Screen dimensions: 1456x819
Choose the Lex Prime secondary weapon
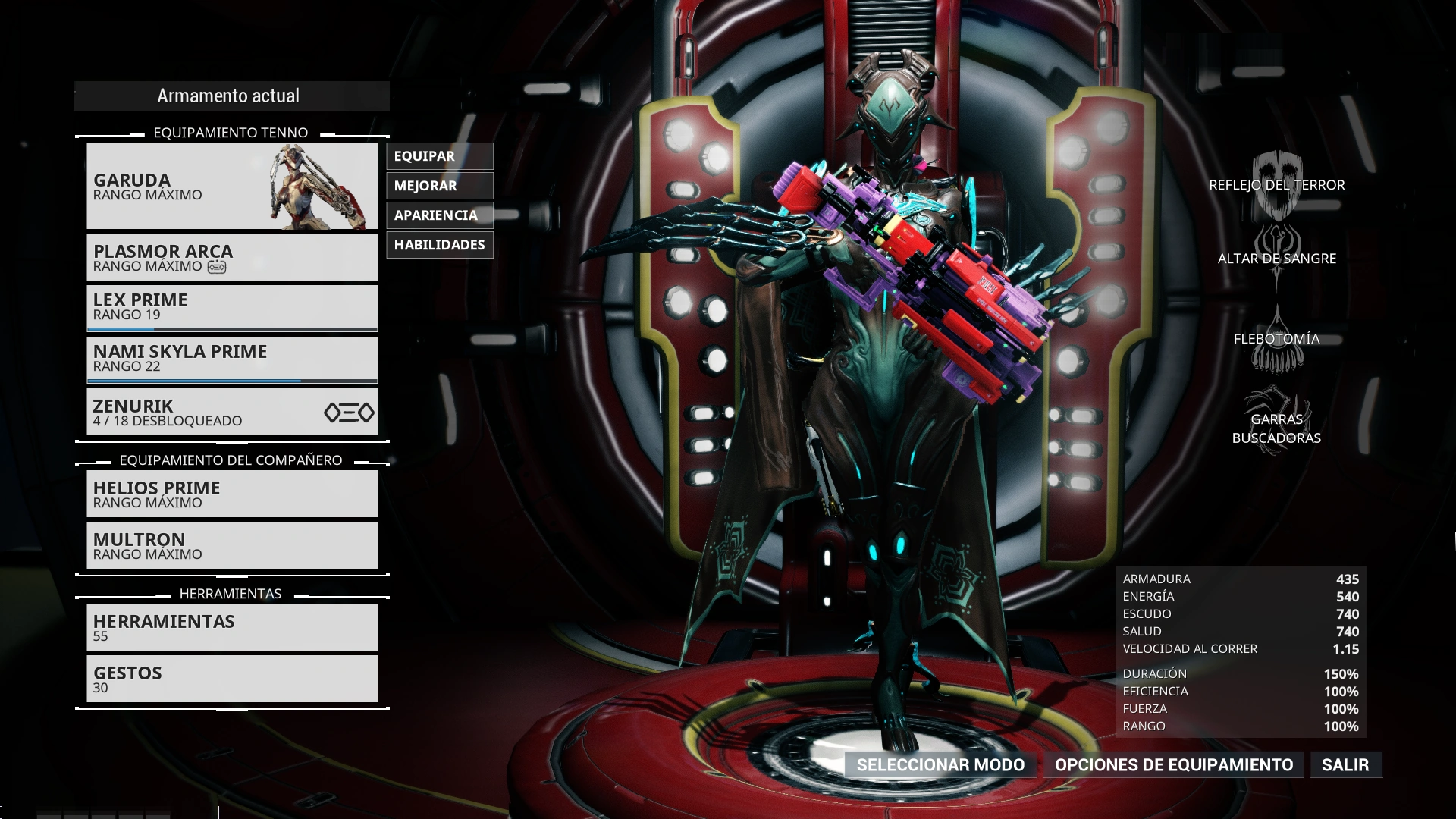[232, 307]
